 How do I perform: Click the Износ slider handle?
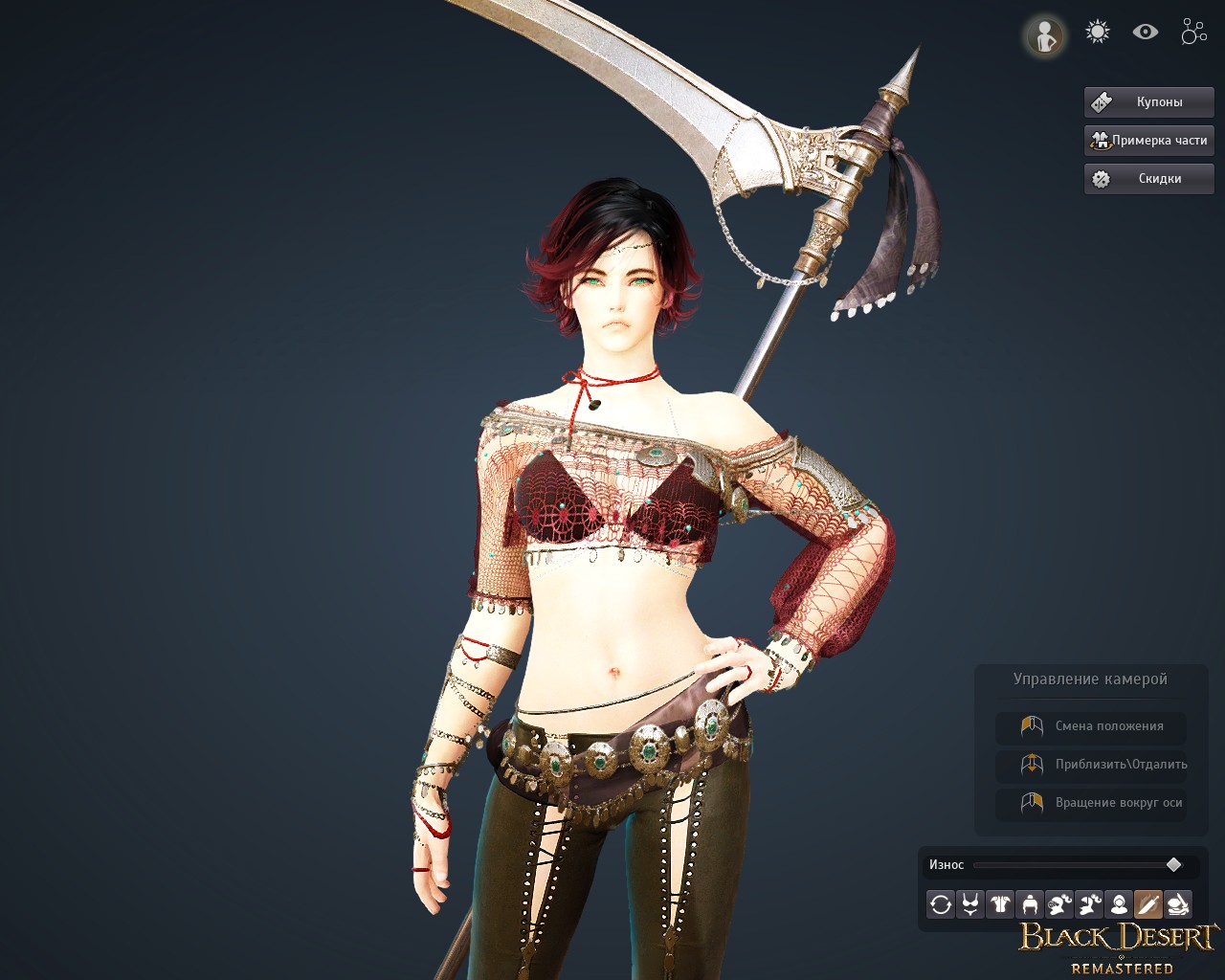(1173, 865)
